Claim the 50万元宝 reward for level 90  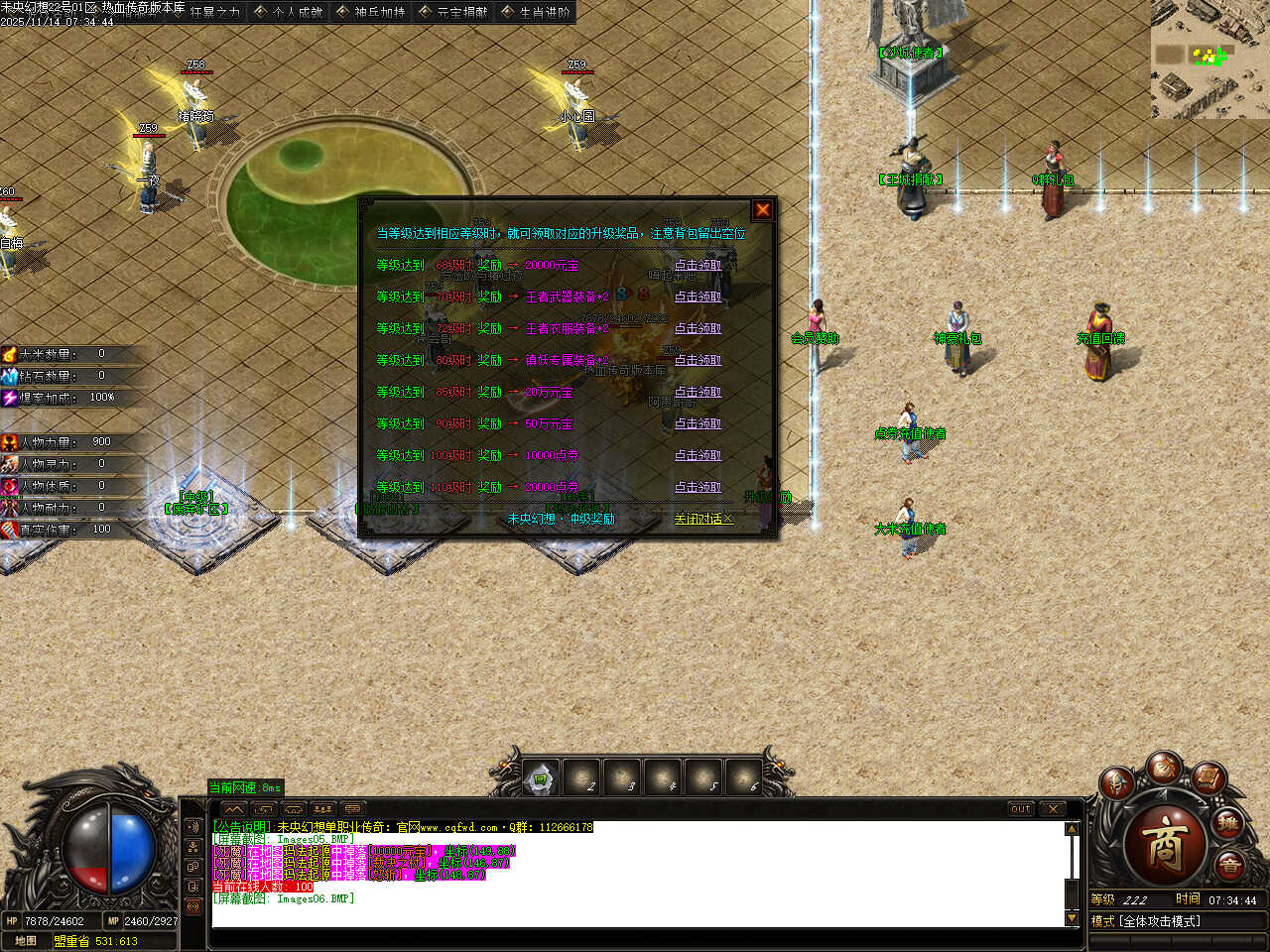click(x=698, y=423)
